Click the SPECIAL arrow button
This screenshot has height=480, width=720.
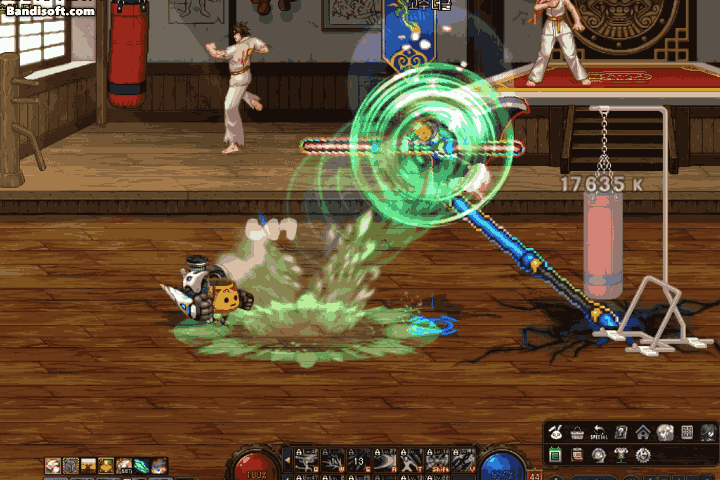coord(600,432)
